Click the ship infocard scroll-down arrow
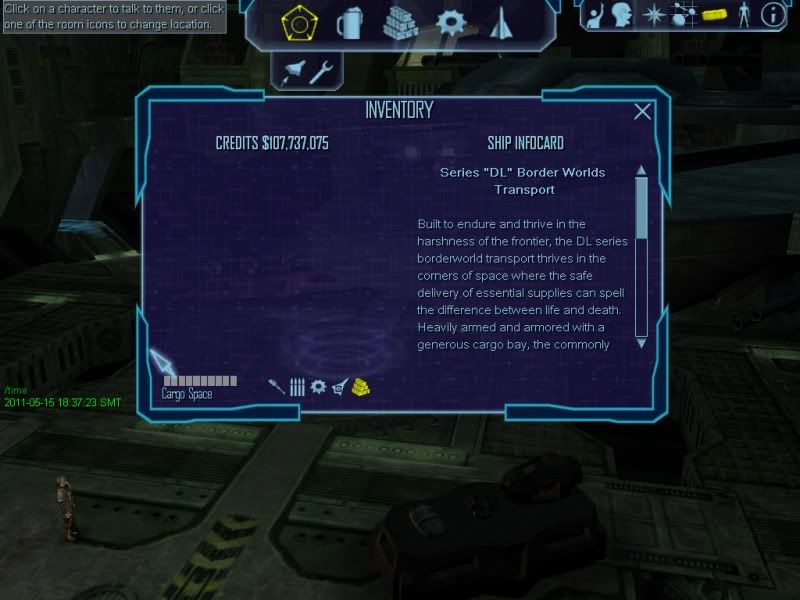The height and width of the screenshot is (600, 800). coord(641,342)
